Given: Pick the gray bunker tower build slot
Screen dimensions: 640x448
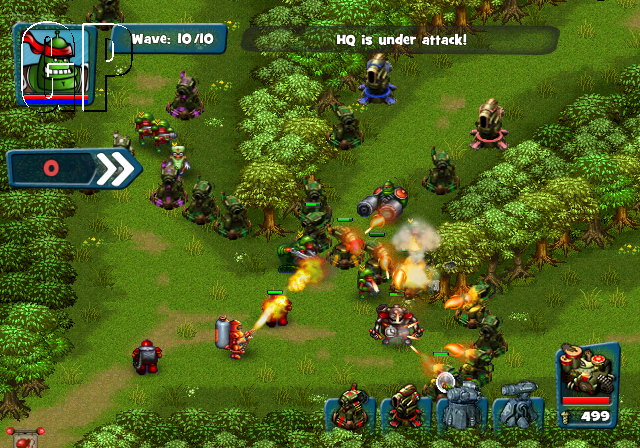Looking at the screenshot, I should point(461,406).
